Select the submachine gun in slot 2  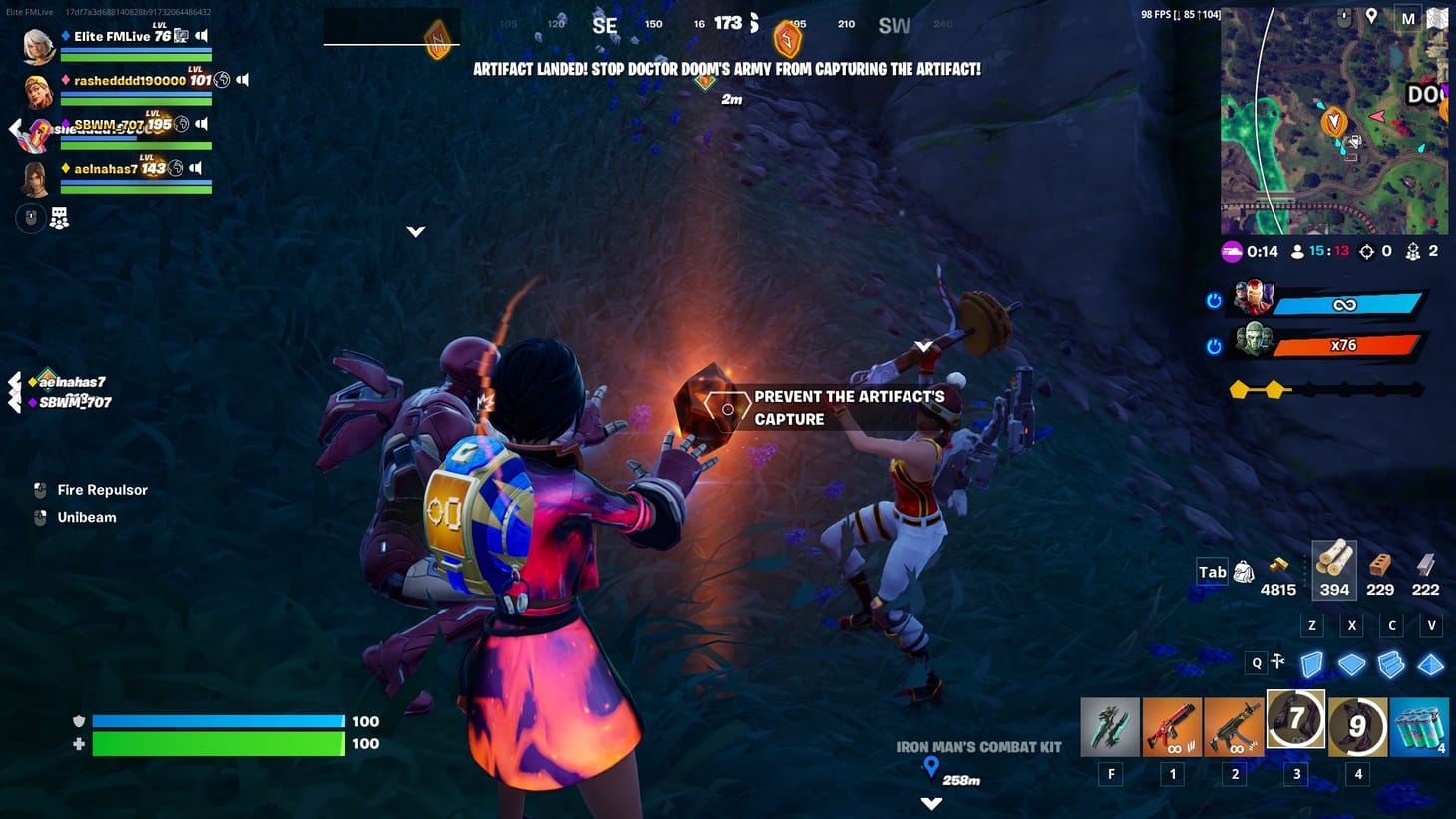click(1235, 725)
